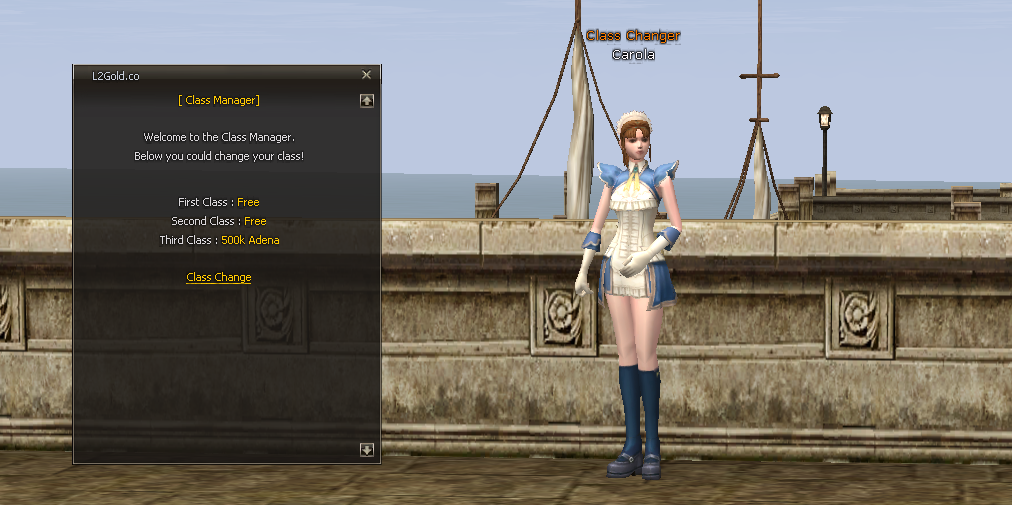Click the Class Change link

tap(218, 277)
